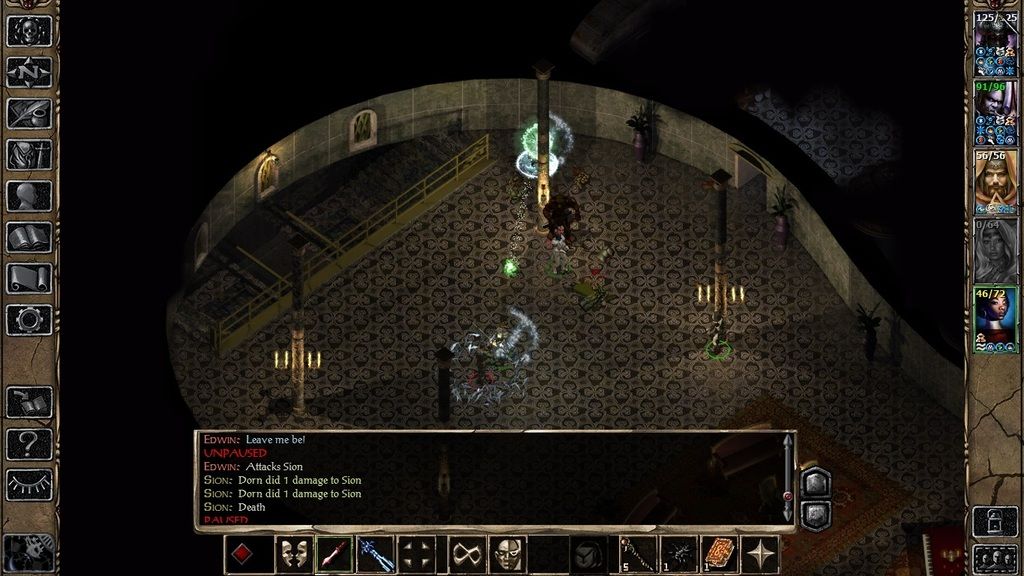
Task: Click the question mark help button
Action: pos(29,443)
